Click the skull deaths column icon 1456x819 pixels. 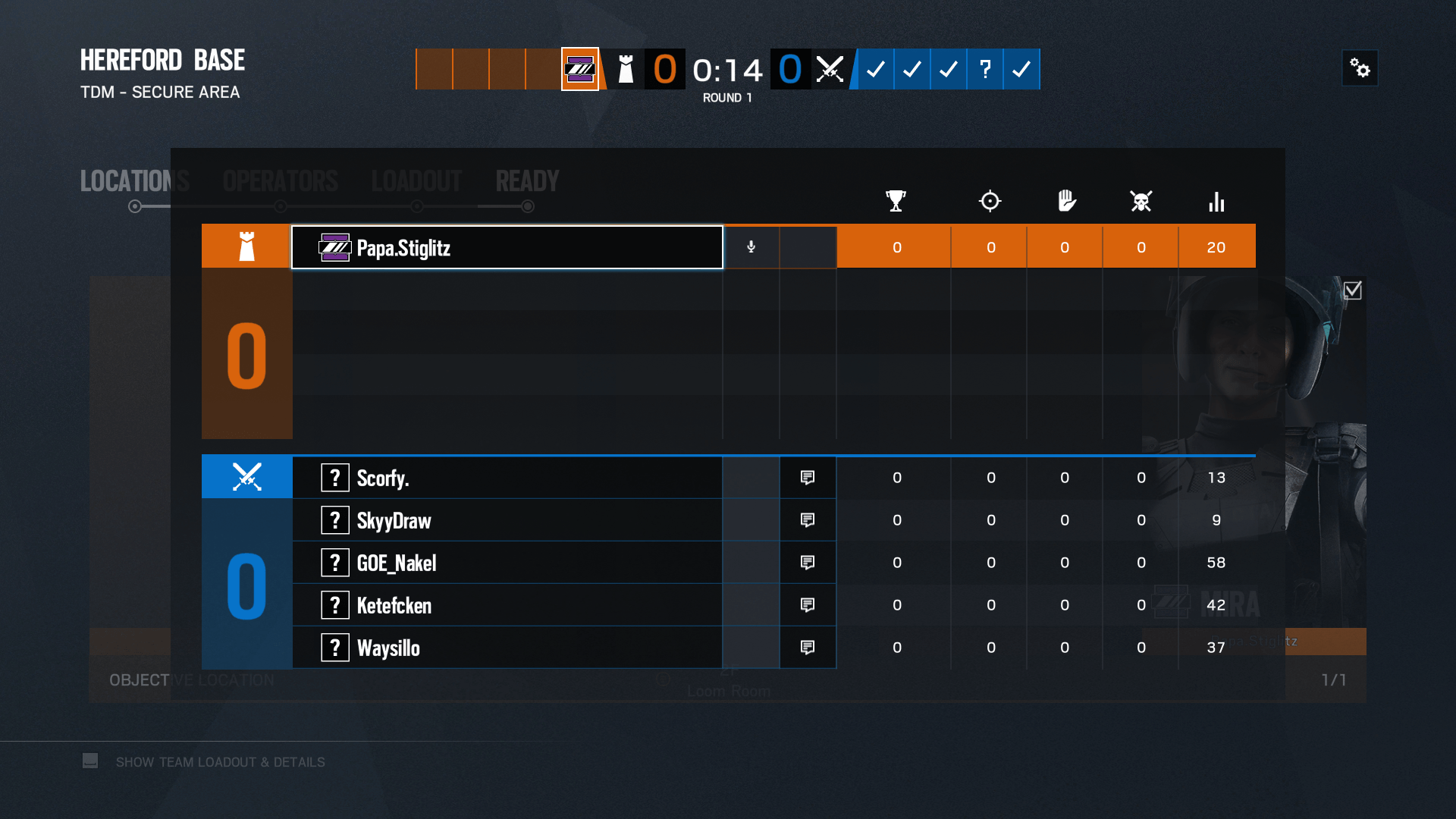[1141, 201]
